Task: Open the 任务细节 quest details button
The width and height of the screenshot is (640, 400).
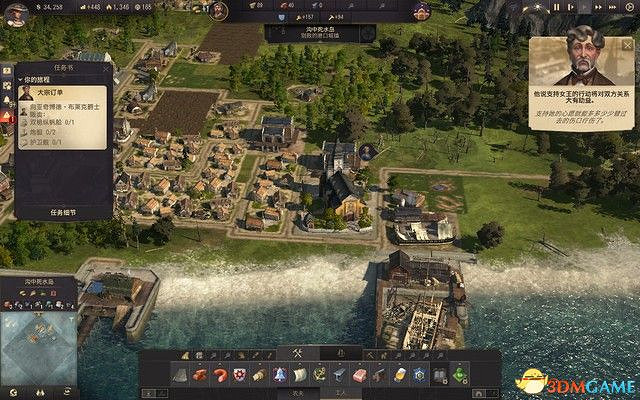Action: point(62,212)
